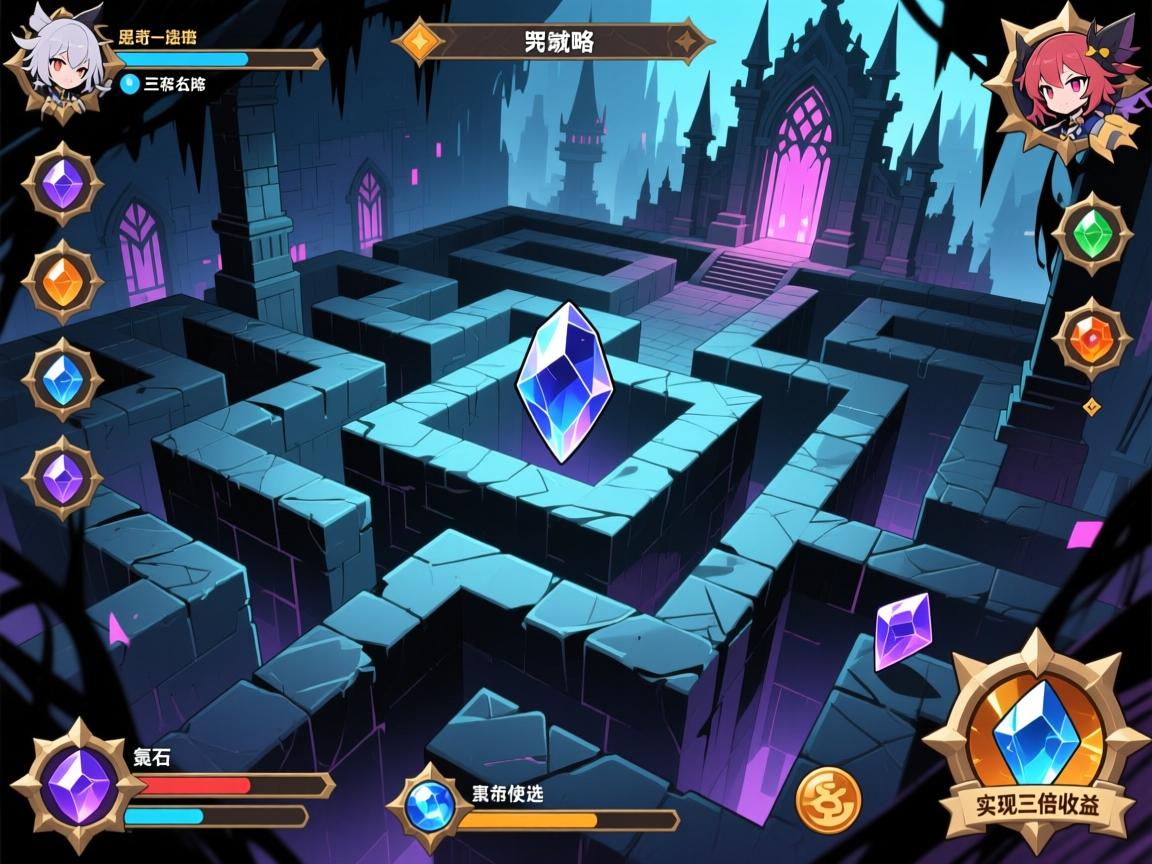Choose the green gem icon

pyautogui.click(x=1092, y=234)
